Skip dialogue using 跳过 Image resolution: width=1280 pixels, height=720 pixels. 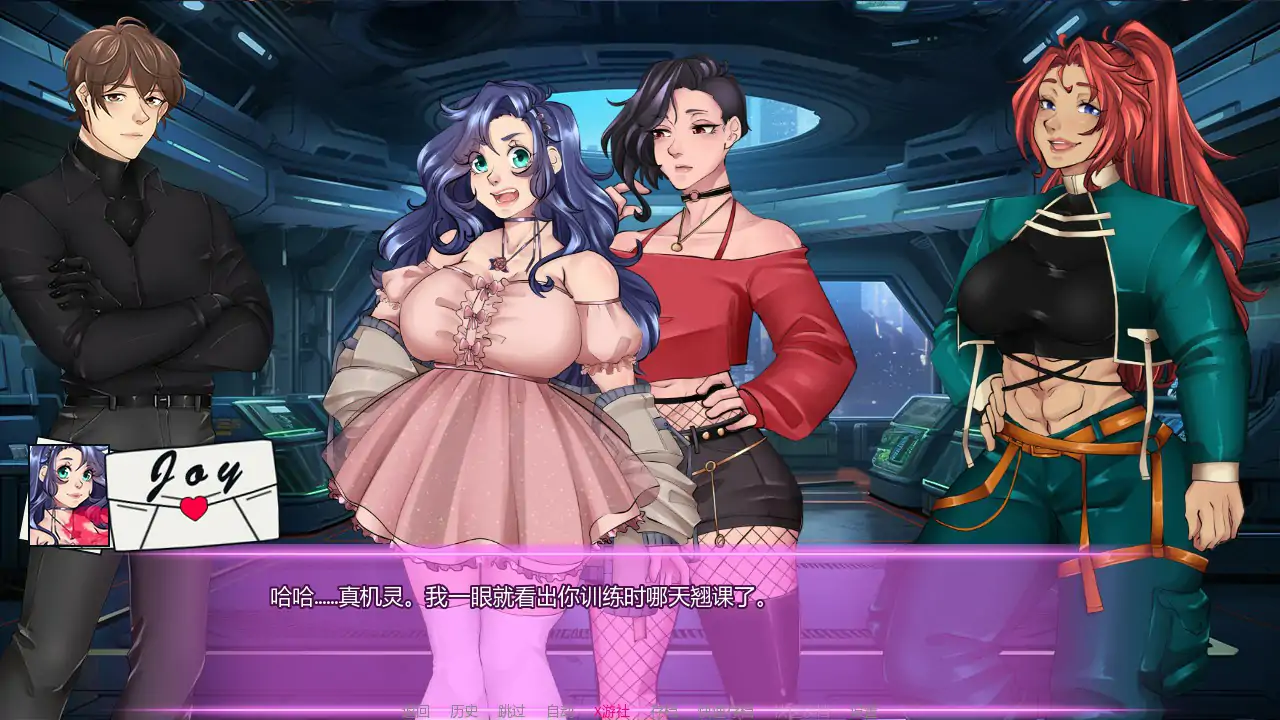(x=512, y=712)
